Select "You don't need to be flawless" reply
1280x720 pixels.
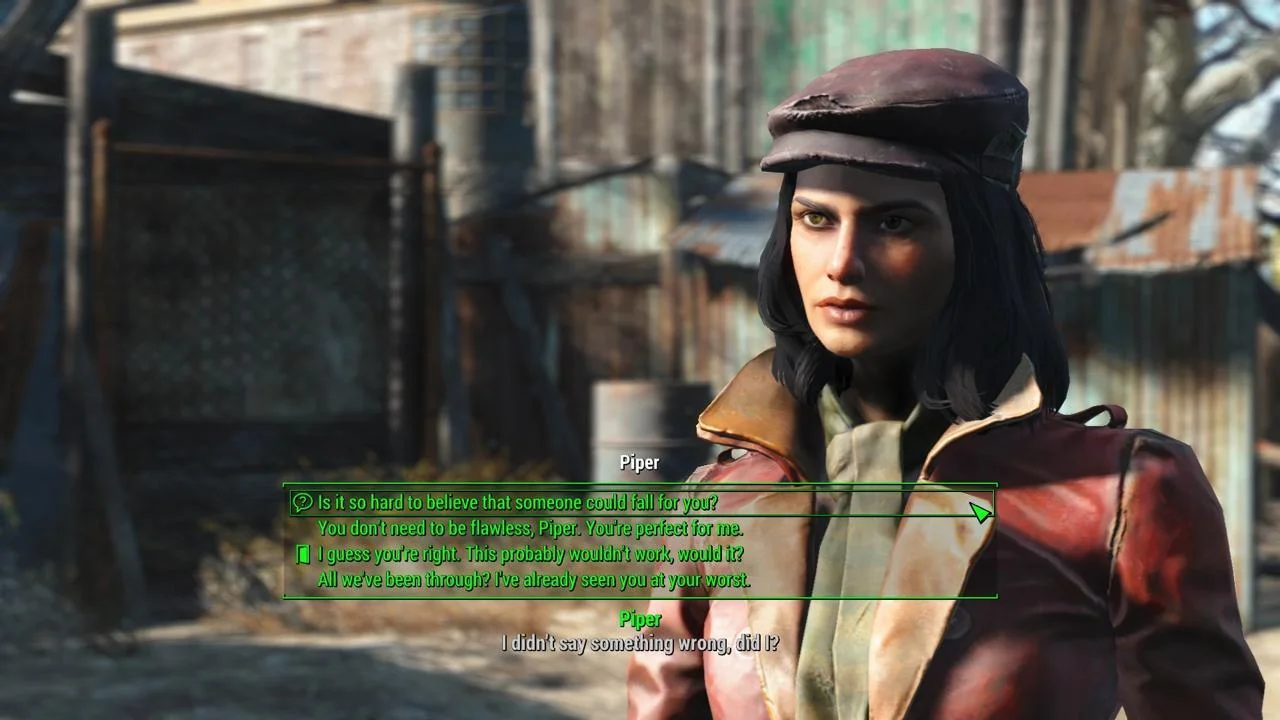point(530,528)
